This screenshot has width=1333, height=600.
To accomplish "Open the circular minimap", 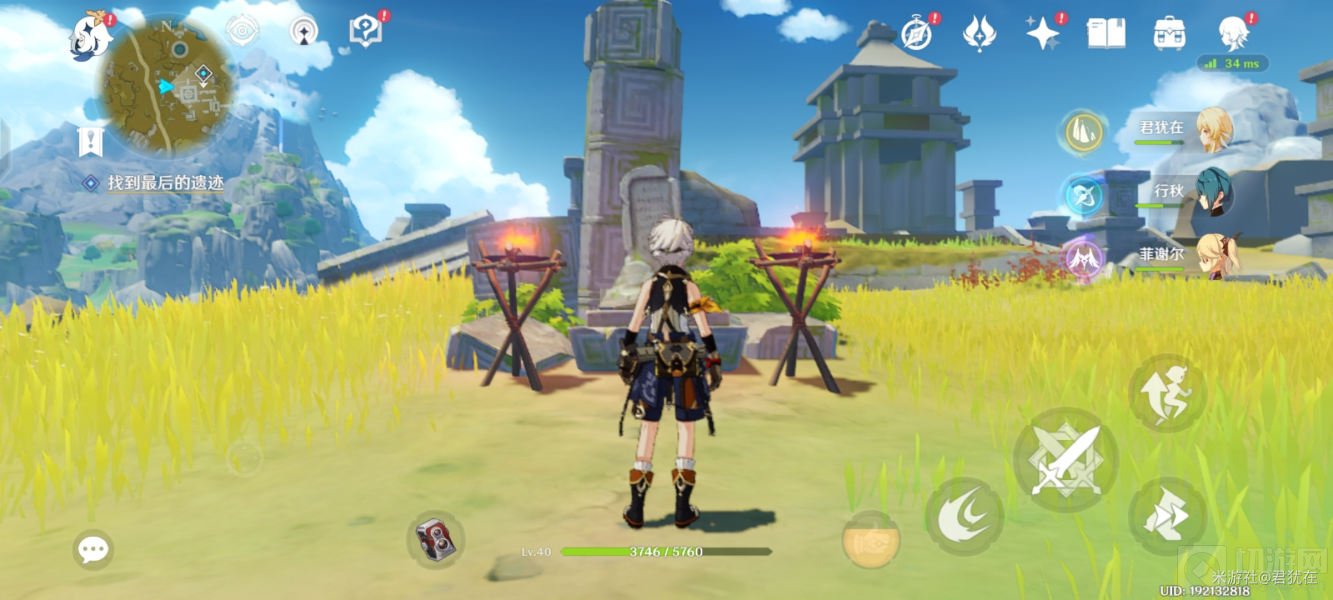I will pos(166,86).
